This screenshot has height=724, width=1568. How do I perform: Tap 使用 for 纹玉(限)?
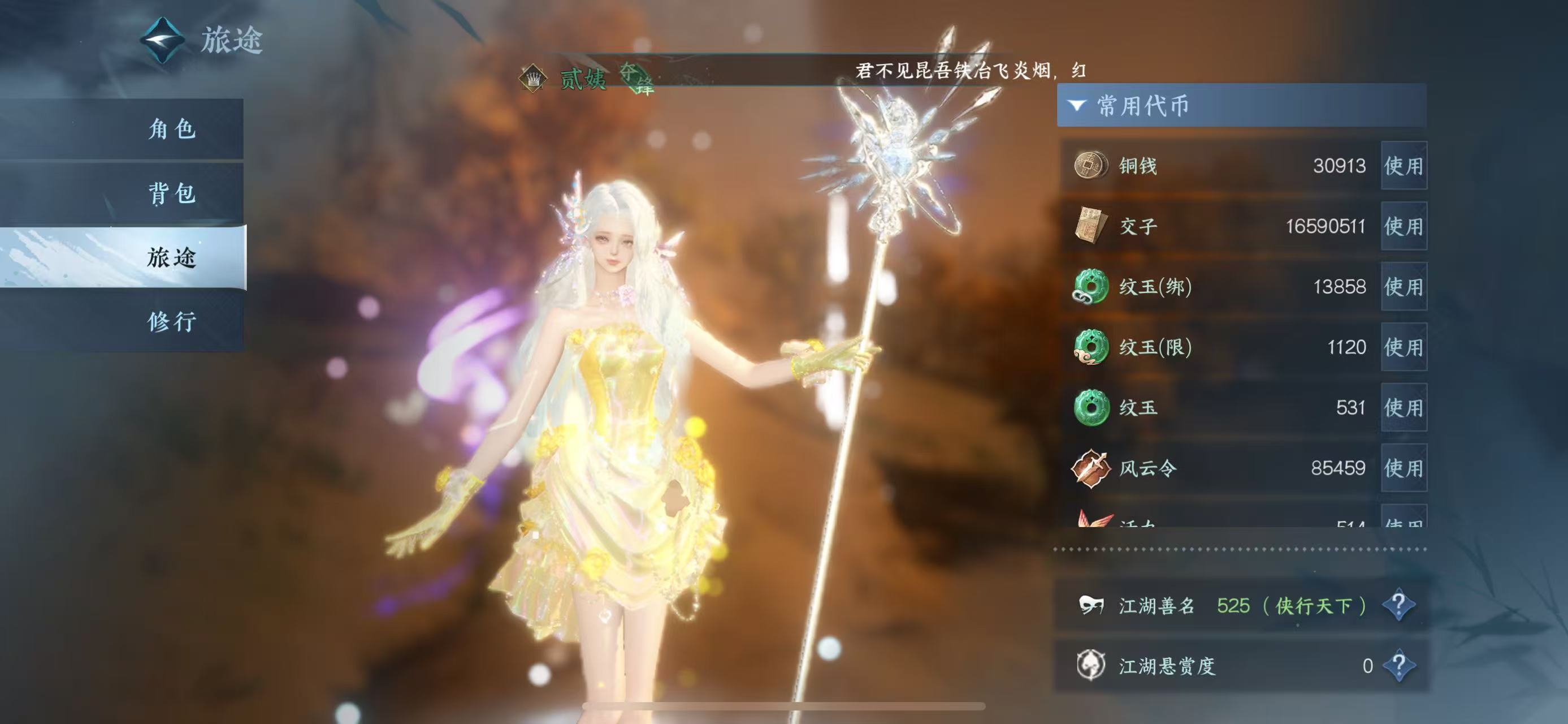point(1403,347)
